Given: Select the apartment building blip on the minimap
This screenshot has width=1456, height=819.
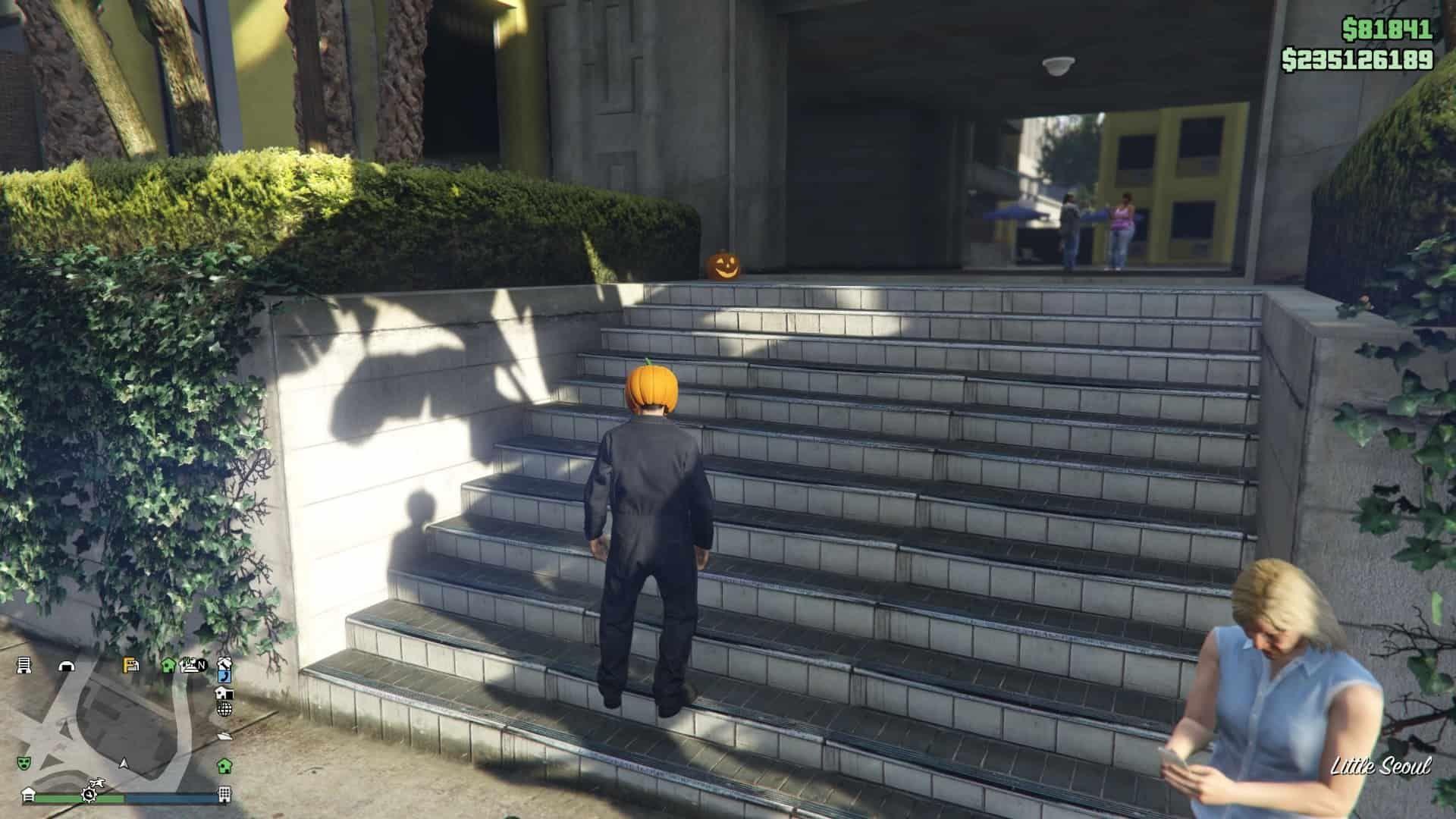Looking at the screenshot, I should pos(23,667).
